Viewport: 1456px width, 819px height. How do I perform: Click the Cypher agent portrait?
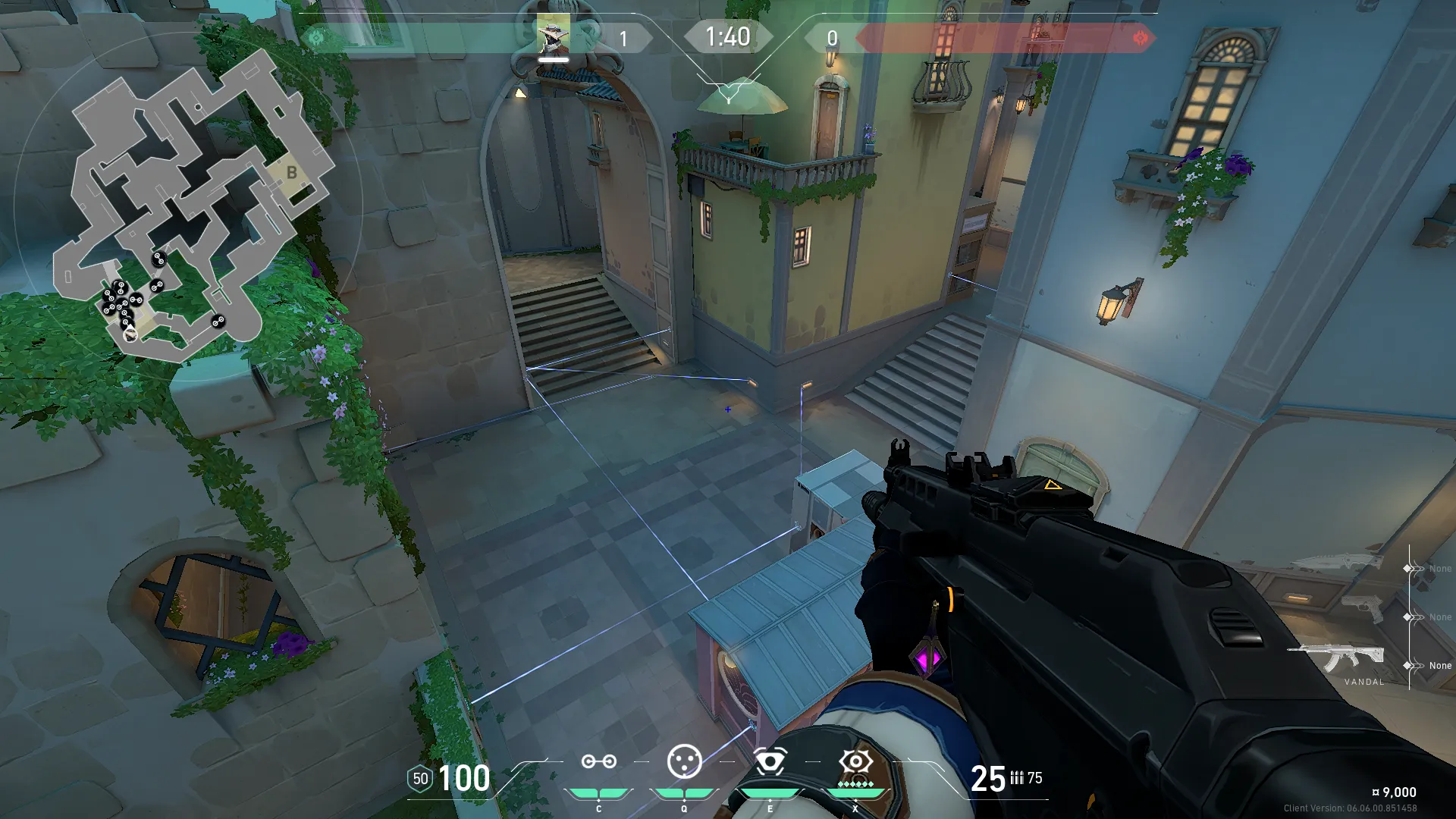554,36
